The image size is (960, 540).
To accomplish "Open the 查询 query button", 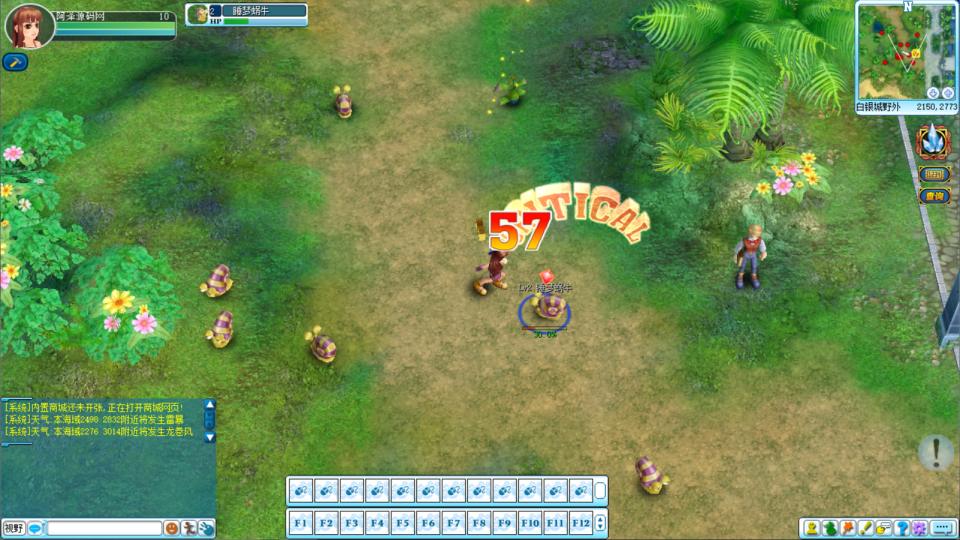I will [934, 196].
